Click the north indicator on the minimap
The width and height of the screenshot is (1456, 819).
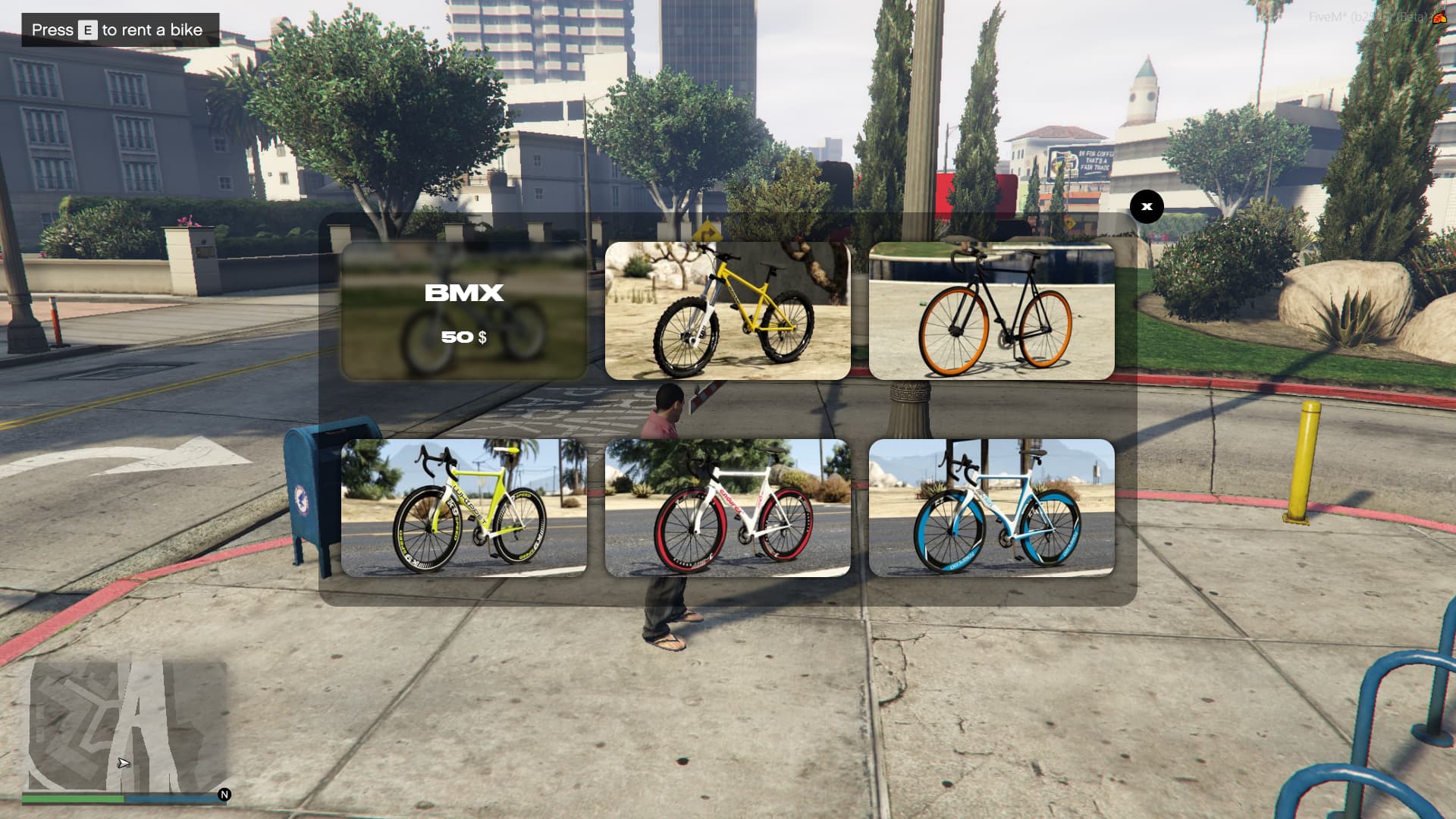[224, 794]
